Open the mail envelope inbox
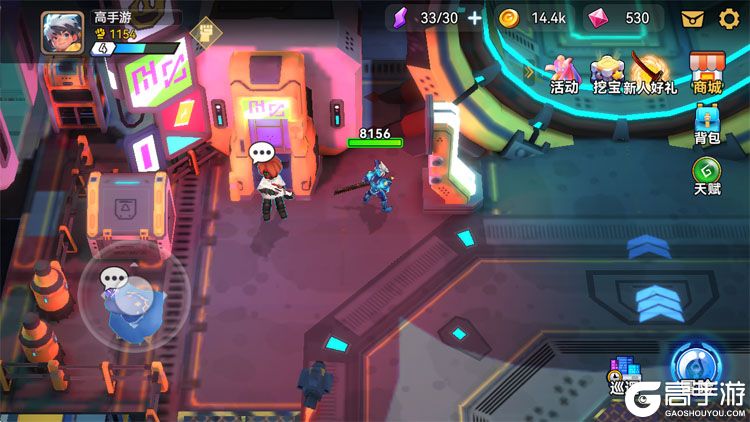Screen dimensions: 750x422 point(692,17)
